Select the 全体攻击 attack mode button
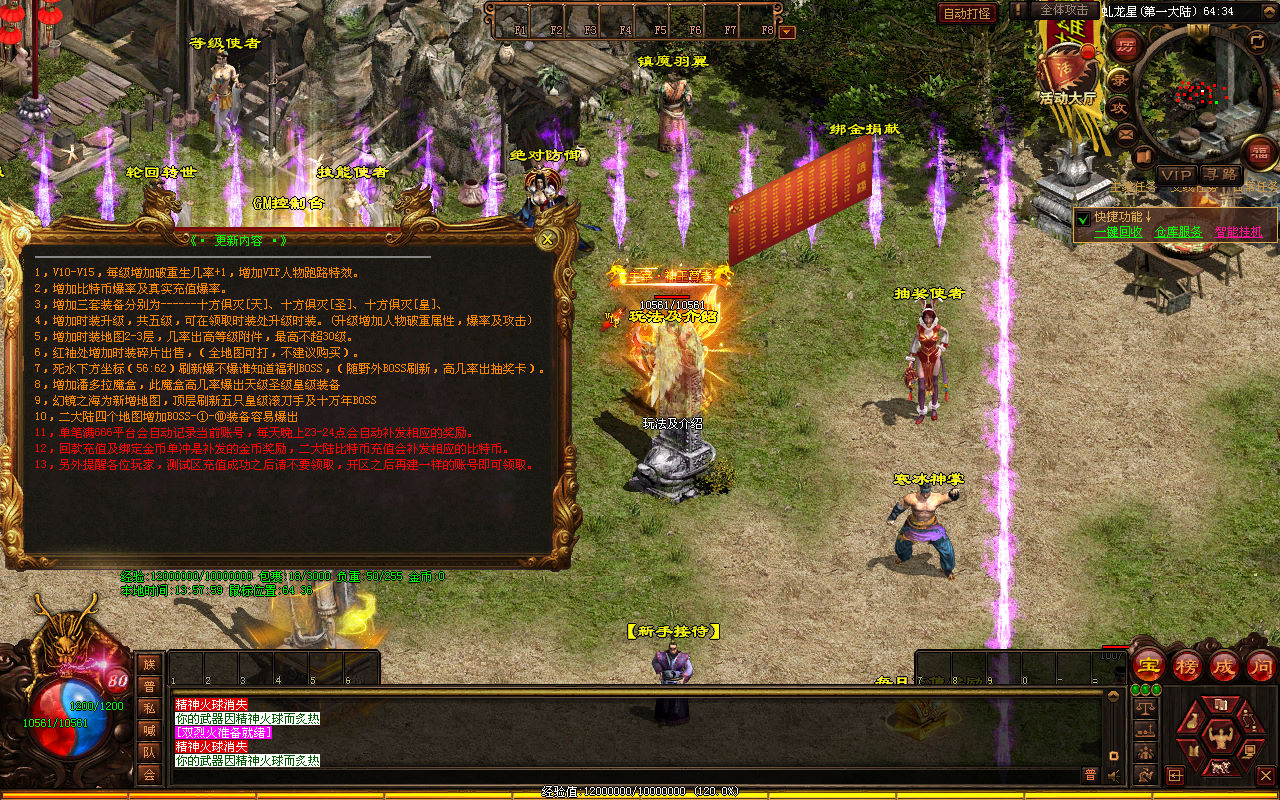 coord(1064,10)
